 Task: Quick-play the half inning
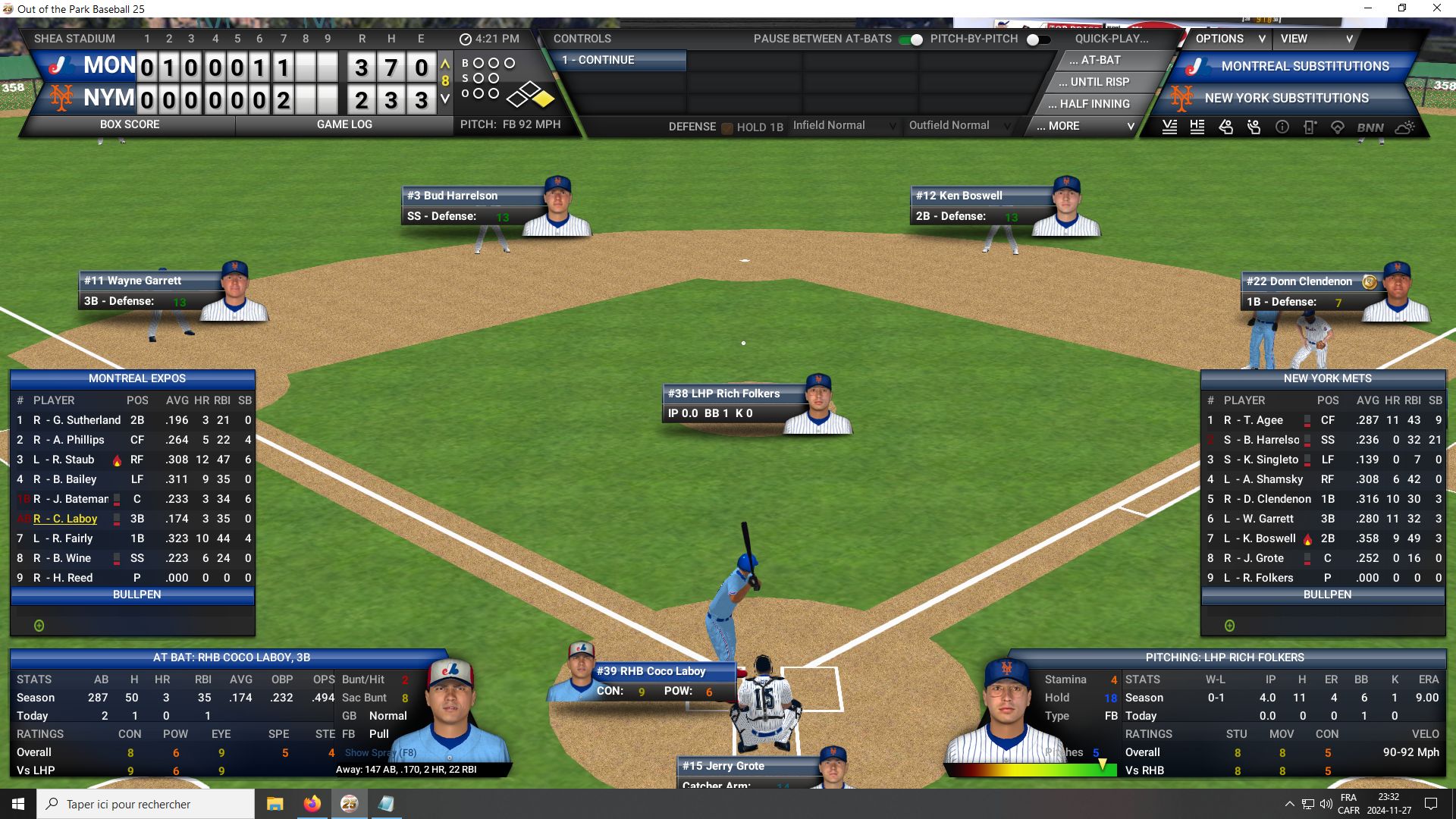(1094, 104)
